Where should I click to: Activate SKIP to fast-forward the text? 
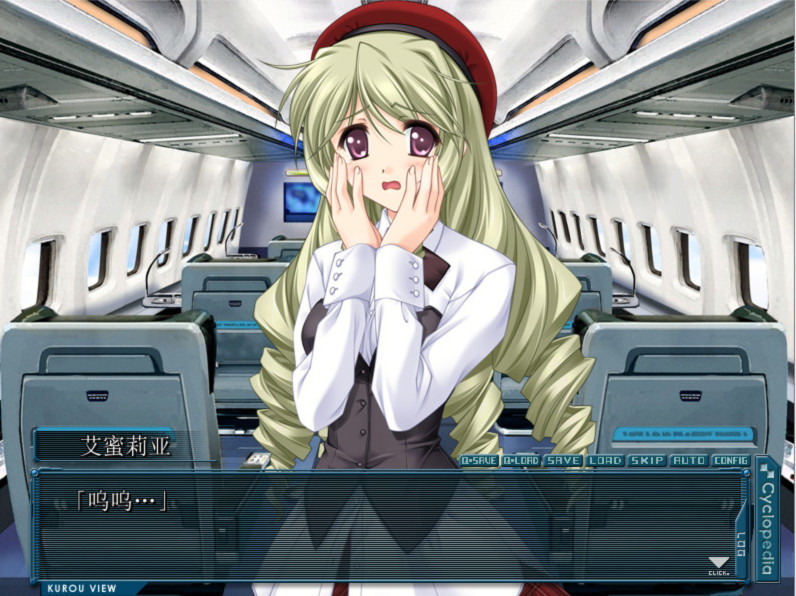647,461
